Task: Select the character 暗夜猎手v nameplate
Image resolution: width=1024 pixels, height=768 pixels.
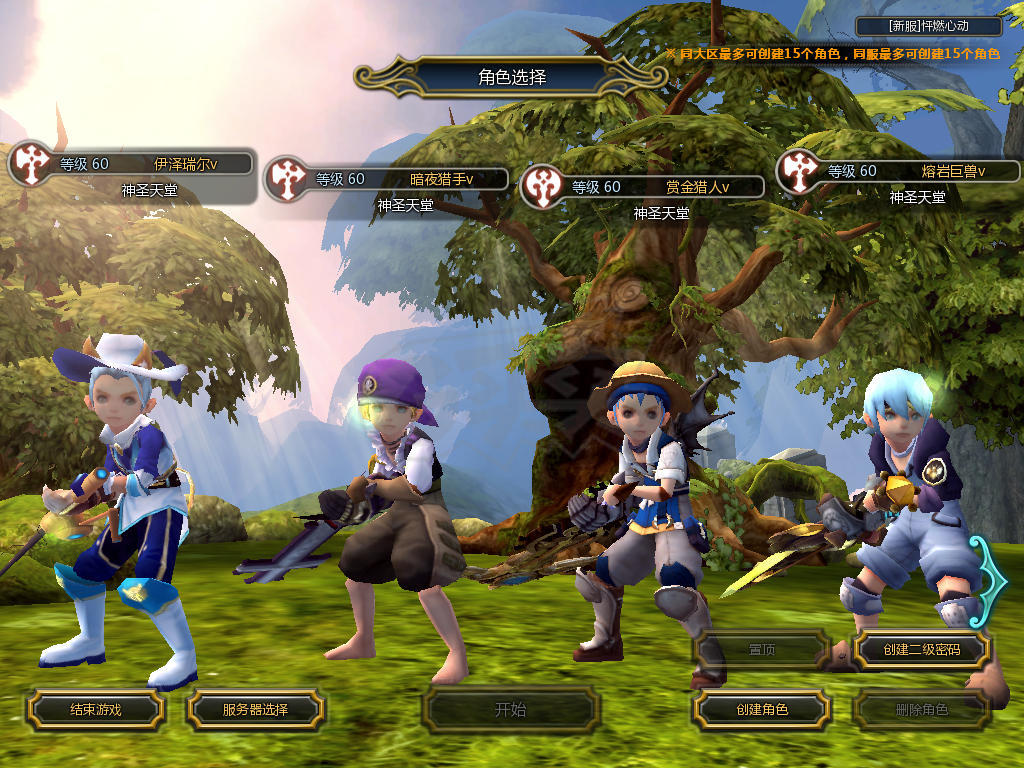Action: coord(406,180)
